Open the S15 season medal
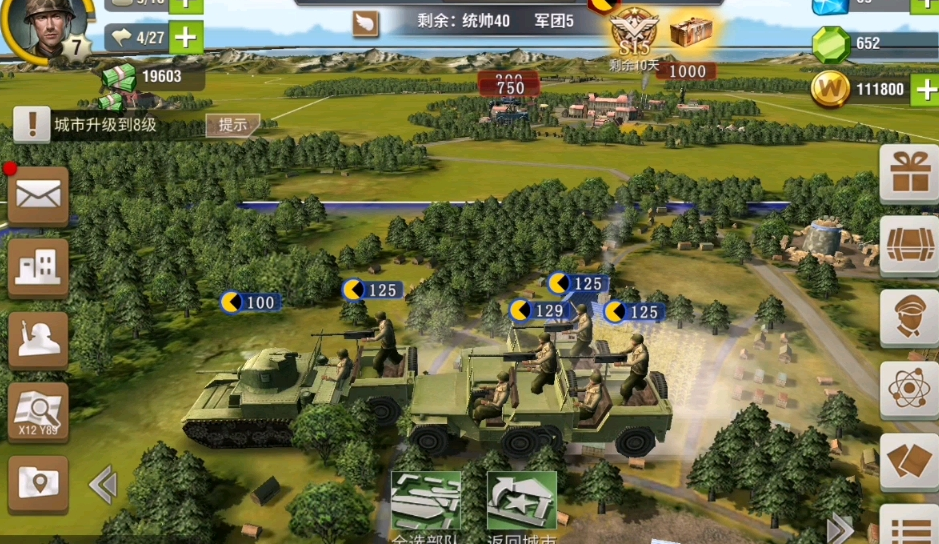The width and height of the screenshot is (939, 544). coord(634,30)
